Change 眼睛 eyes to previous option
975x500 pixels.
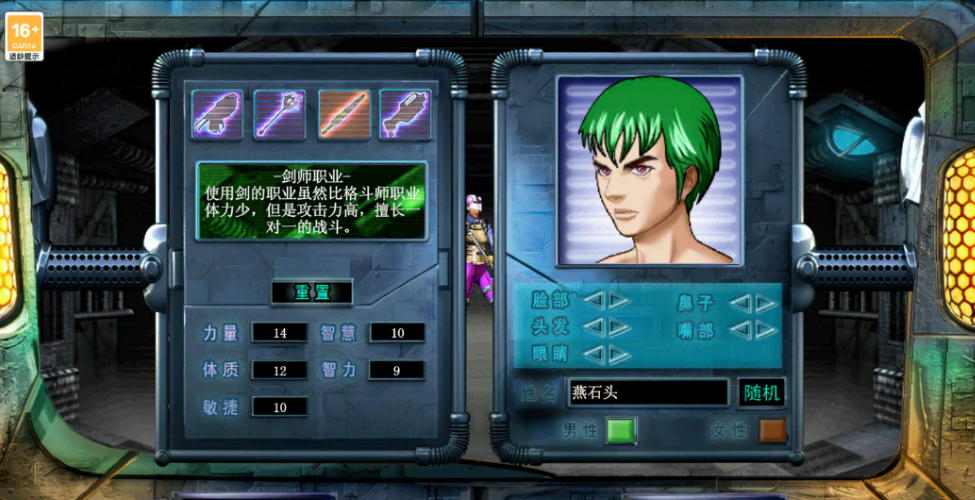594,353
